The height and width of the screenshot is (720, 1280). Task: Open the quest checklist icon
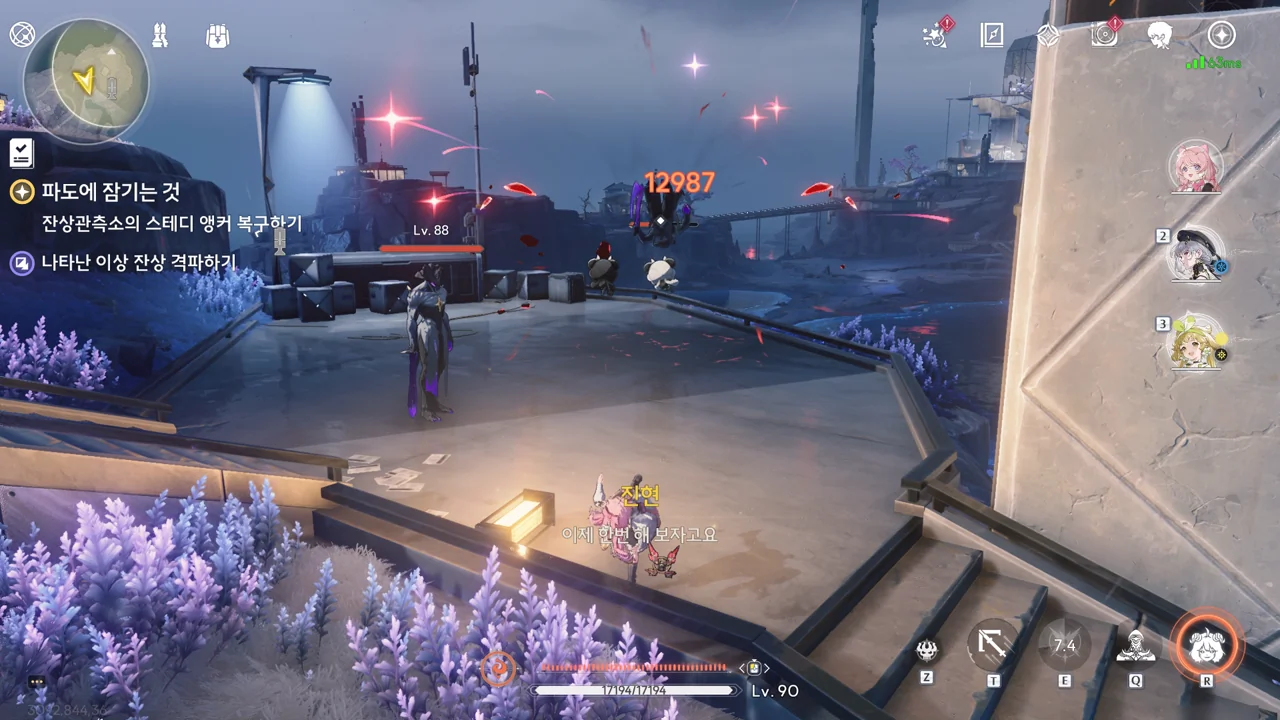[x=21, y=152]
